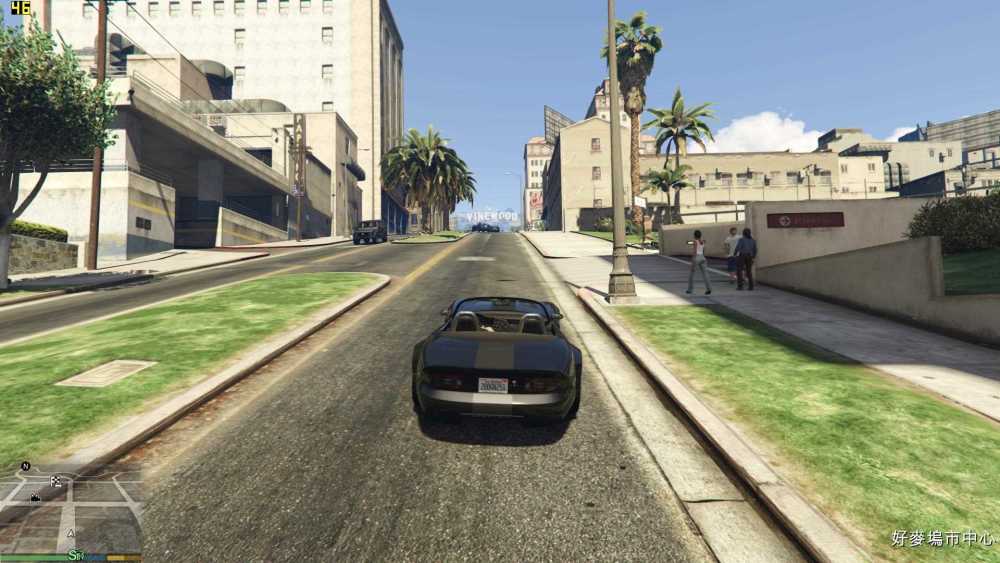
Task: Select the north compass indicator on the minimap
Action: click(x=25, y=466)
